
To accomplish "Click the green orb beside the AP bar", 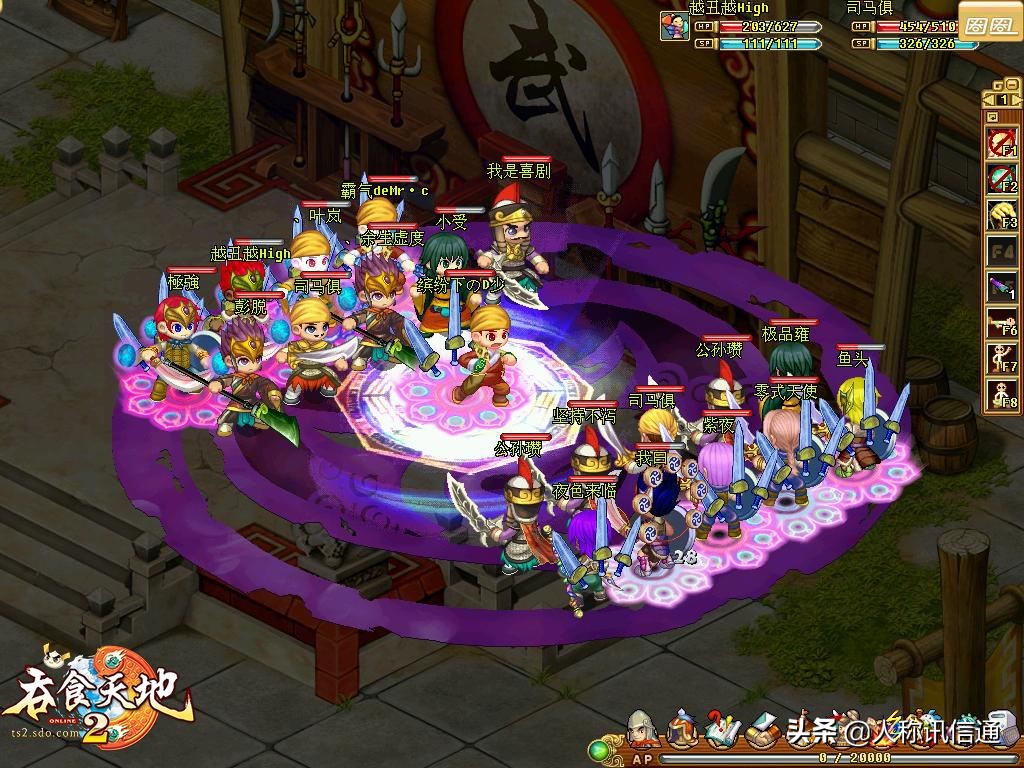I will click(x=600, y=749).
